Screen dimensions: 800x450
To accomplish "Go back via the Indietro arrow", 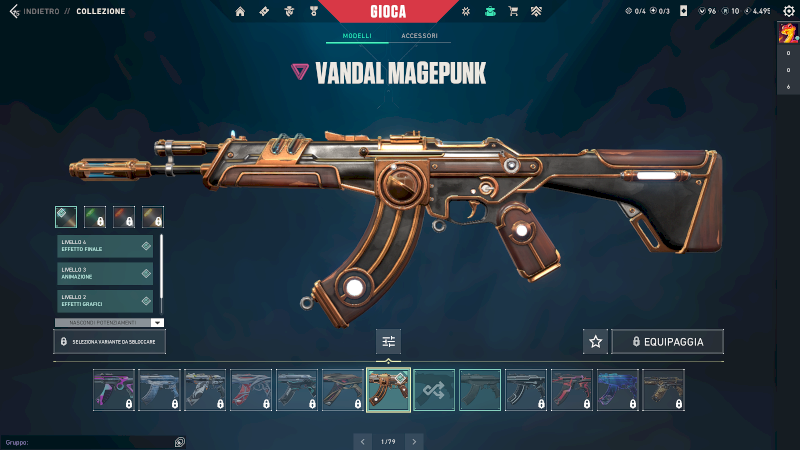I will [14, 11].
